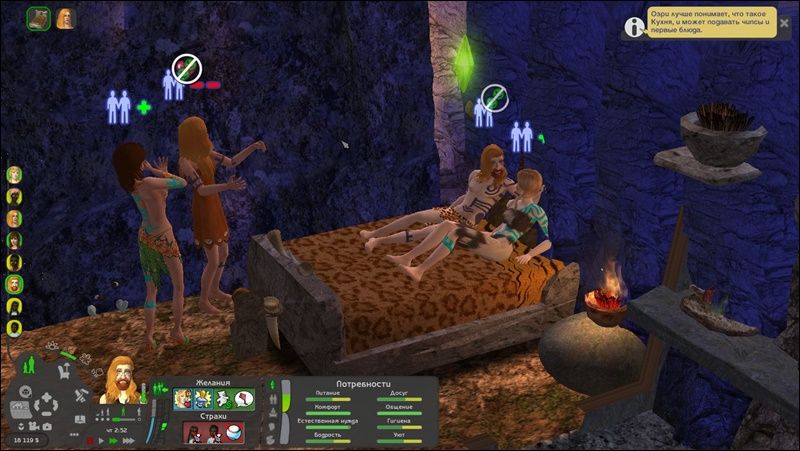The height and width of the screenshot is (451, 800).
Task: Cancel the blonde Sim action in the queue
Action: click(65, 17)
